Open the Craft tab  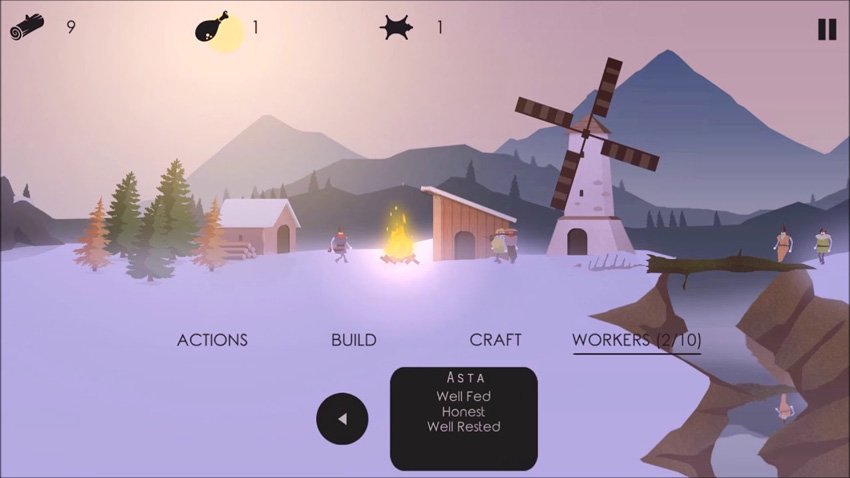[496, 340]
